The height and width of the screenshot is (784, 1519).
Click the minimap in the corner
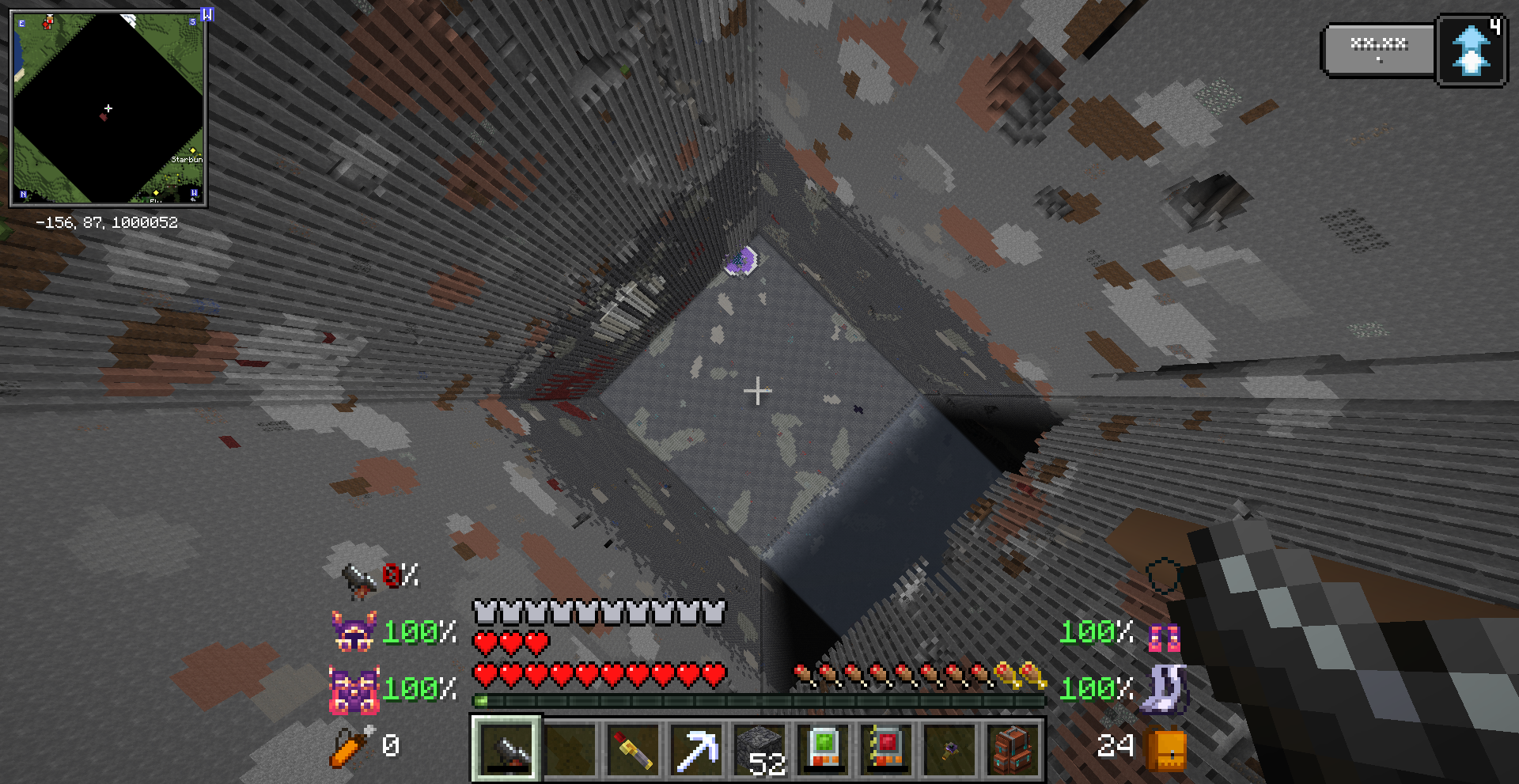[108, 108]
